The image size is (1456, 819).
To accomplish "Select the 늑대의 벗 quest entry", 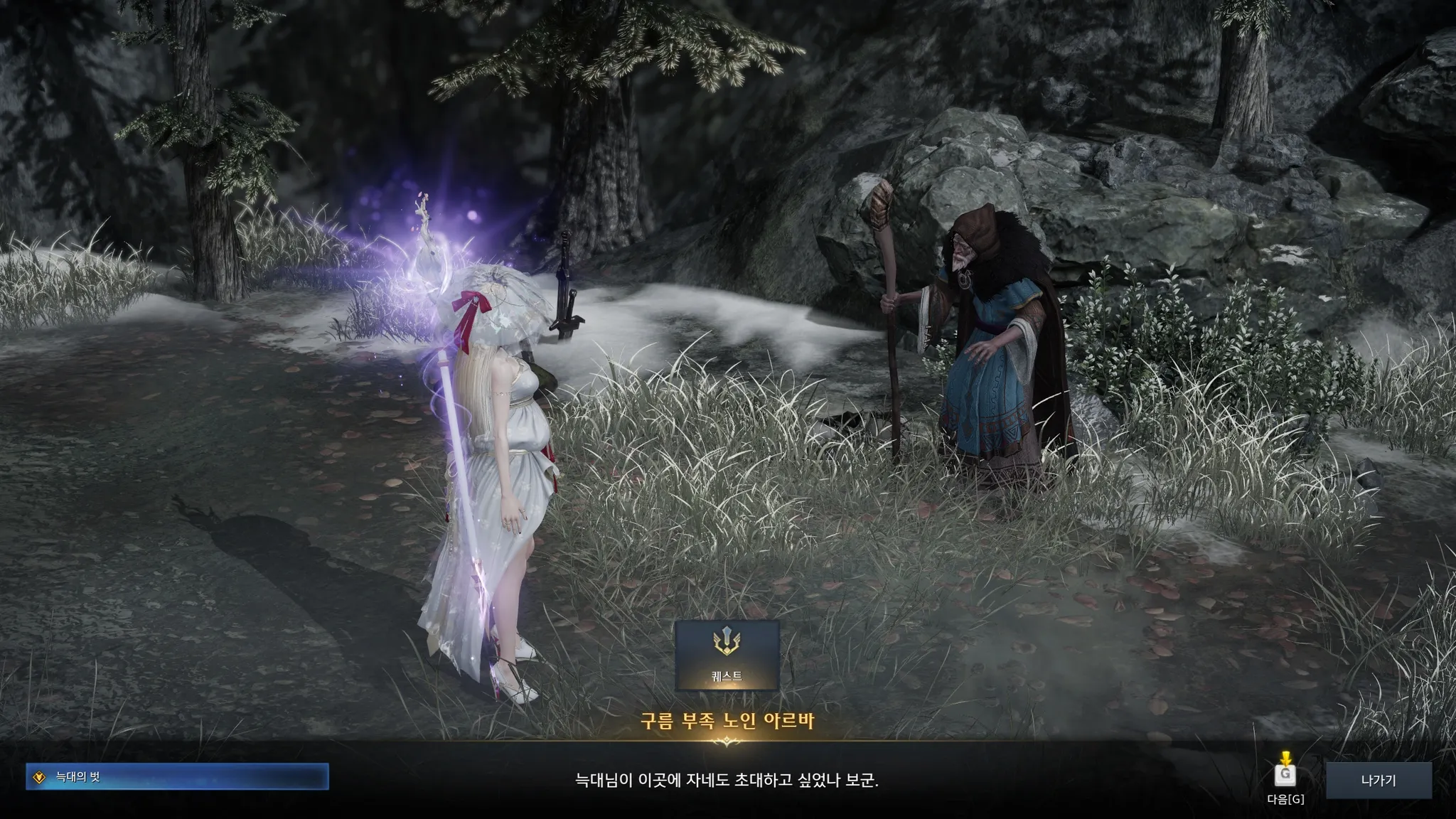I will point(177,777).
